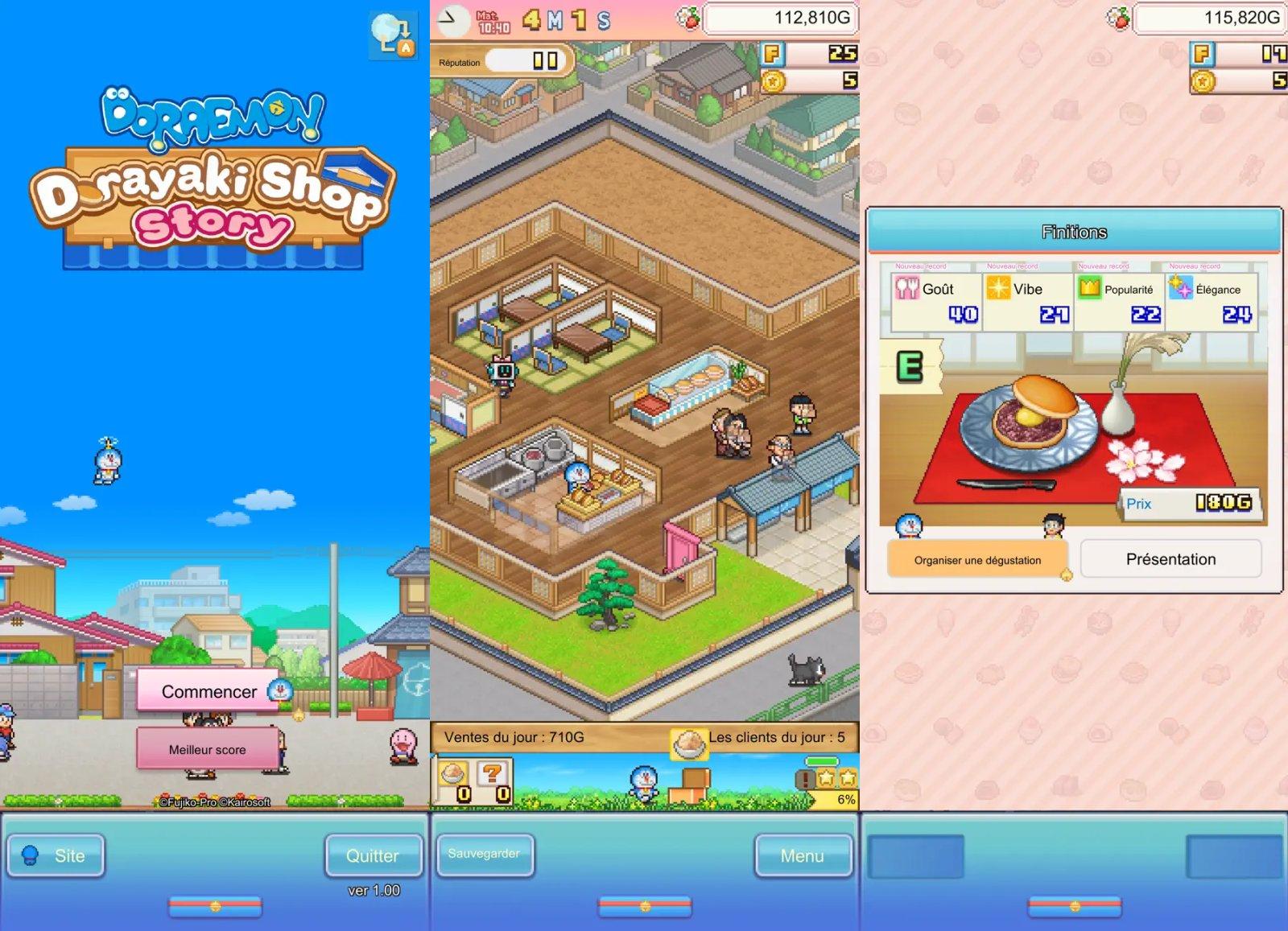Click the Popularité crown icon
The image size is (1288, 931).
pyautogui.click(x=1088, y=288)
